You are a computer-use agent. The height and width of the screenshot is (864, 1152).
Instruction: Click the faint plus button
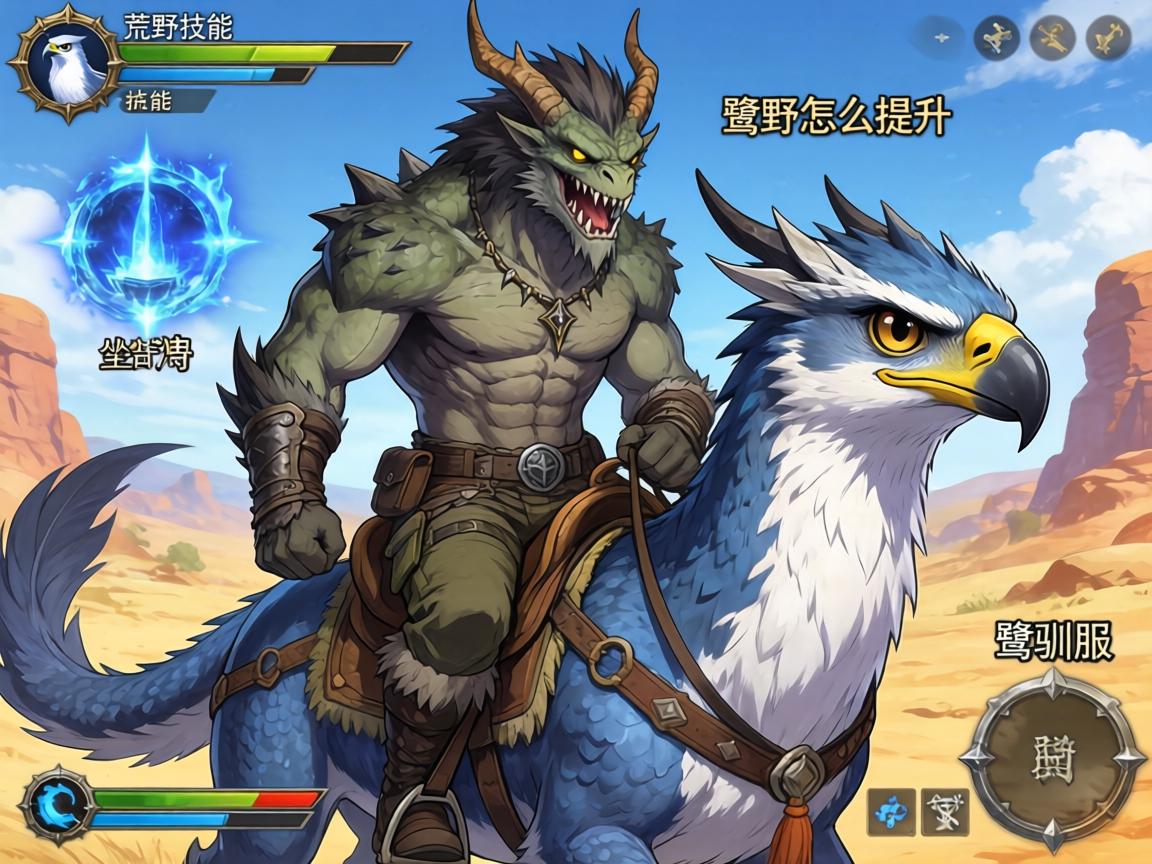940,38
